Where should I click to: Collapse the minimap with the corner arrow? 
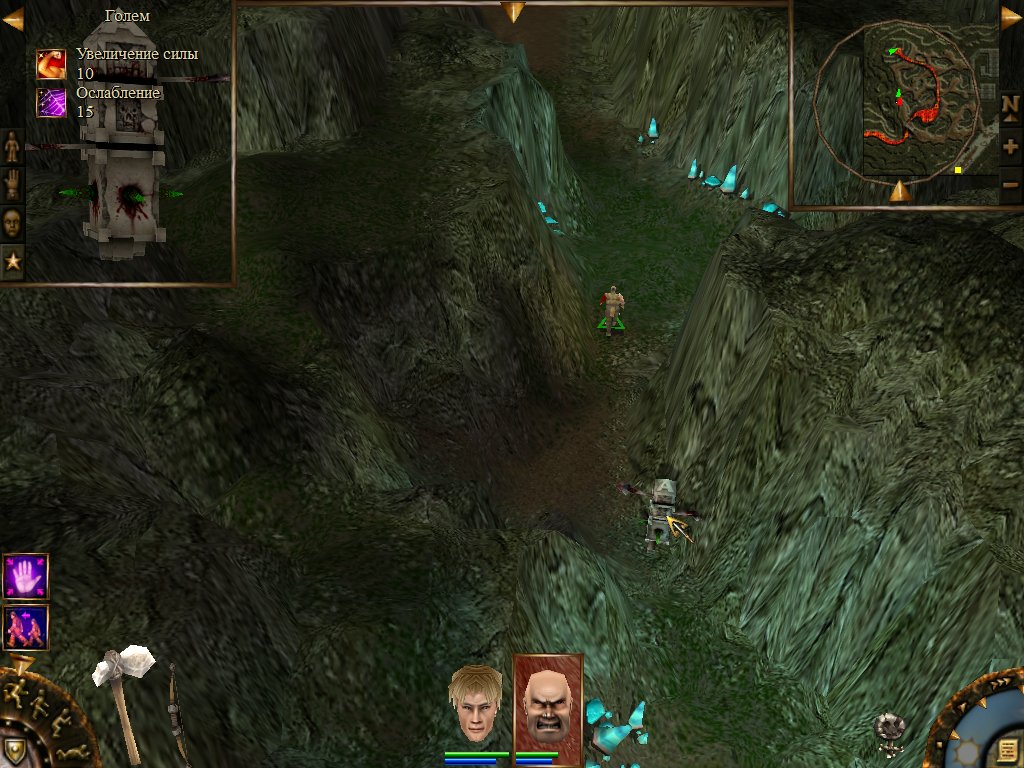pyautogui.click(x=1011, y=18)
